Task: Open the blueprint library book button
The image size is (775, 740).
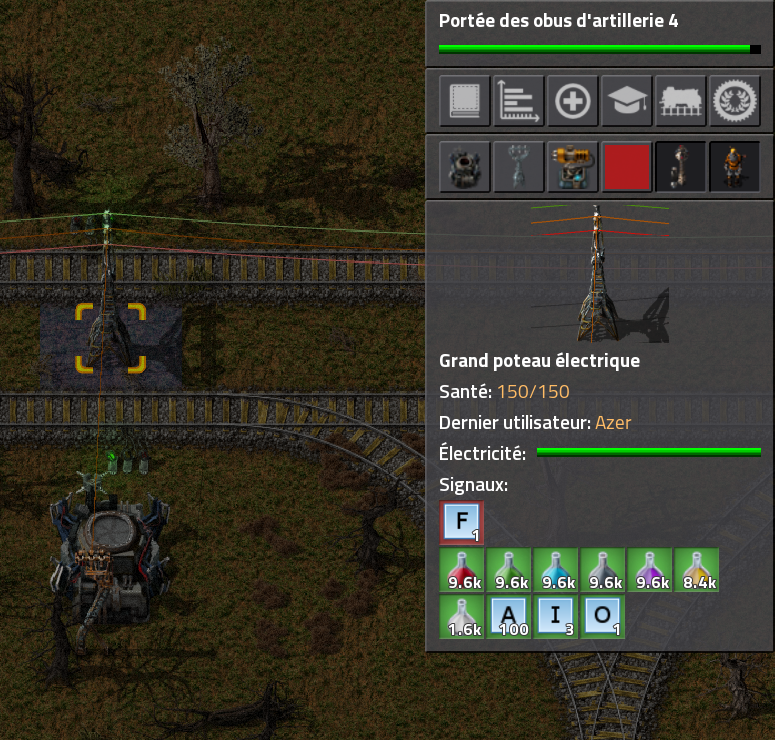Action: (465, 101)
